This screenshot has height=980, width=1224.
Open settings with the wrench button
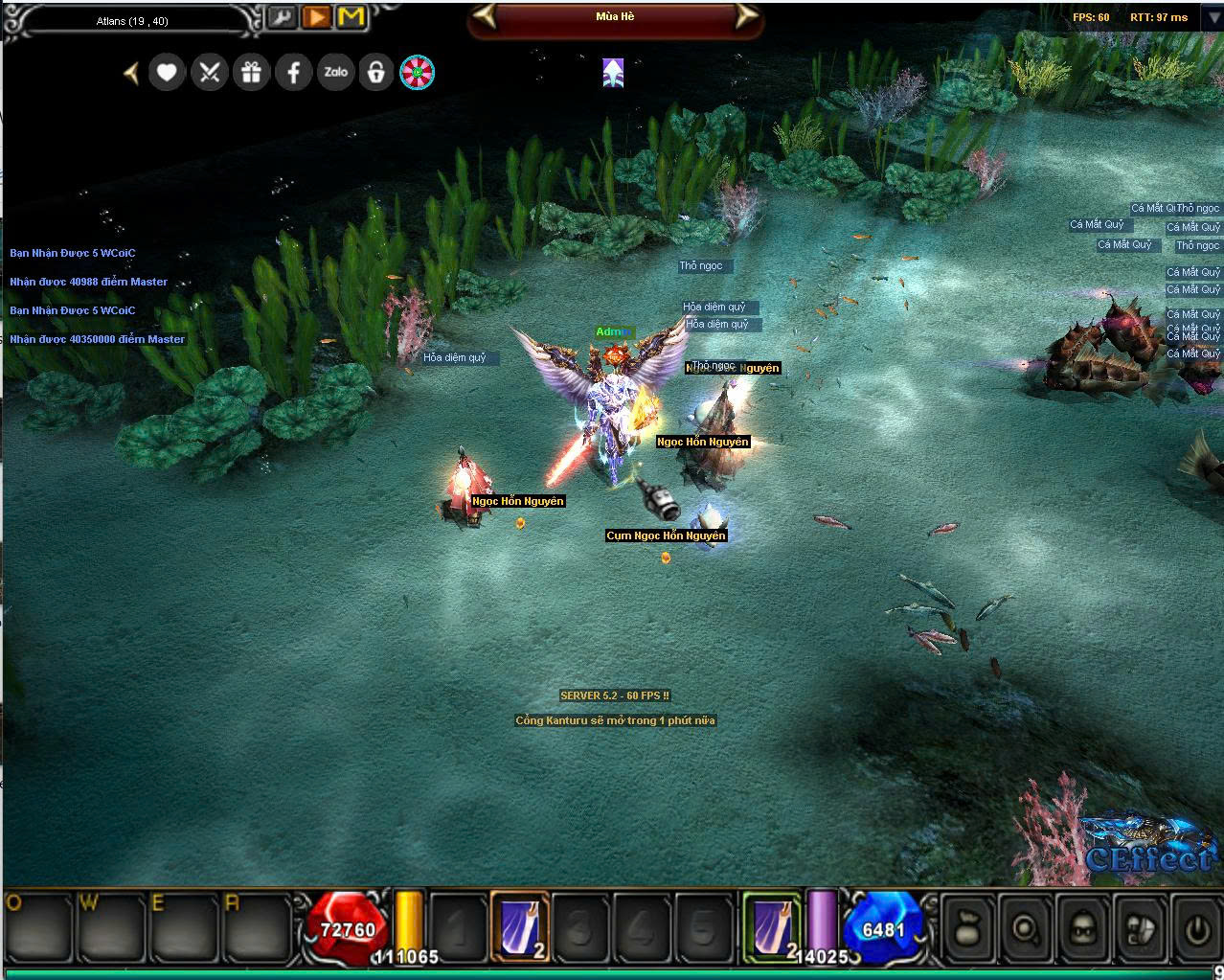282,17
